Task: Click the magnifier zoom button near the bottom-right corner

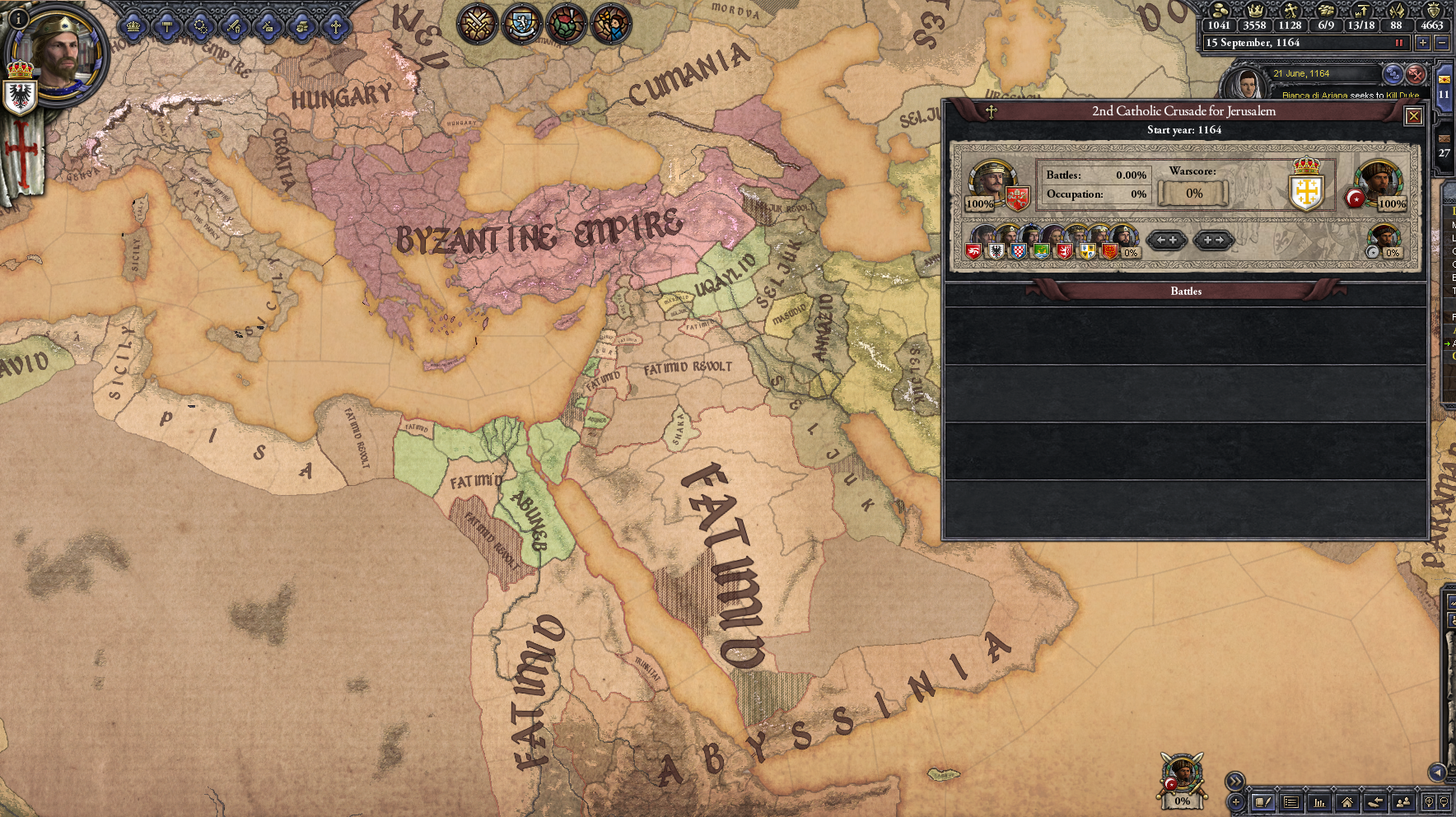Action: coord(1428,803)
